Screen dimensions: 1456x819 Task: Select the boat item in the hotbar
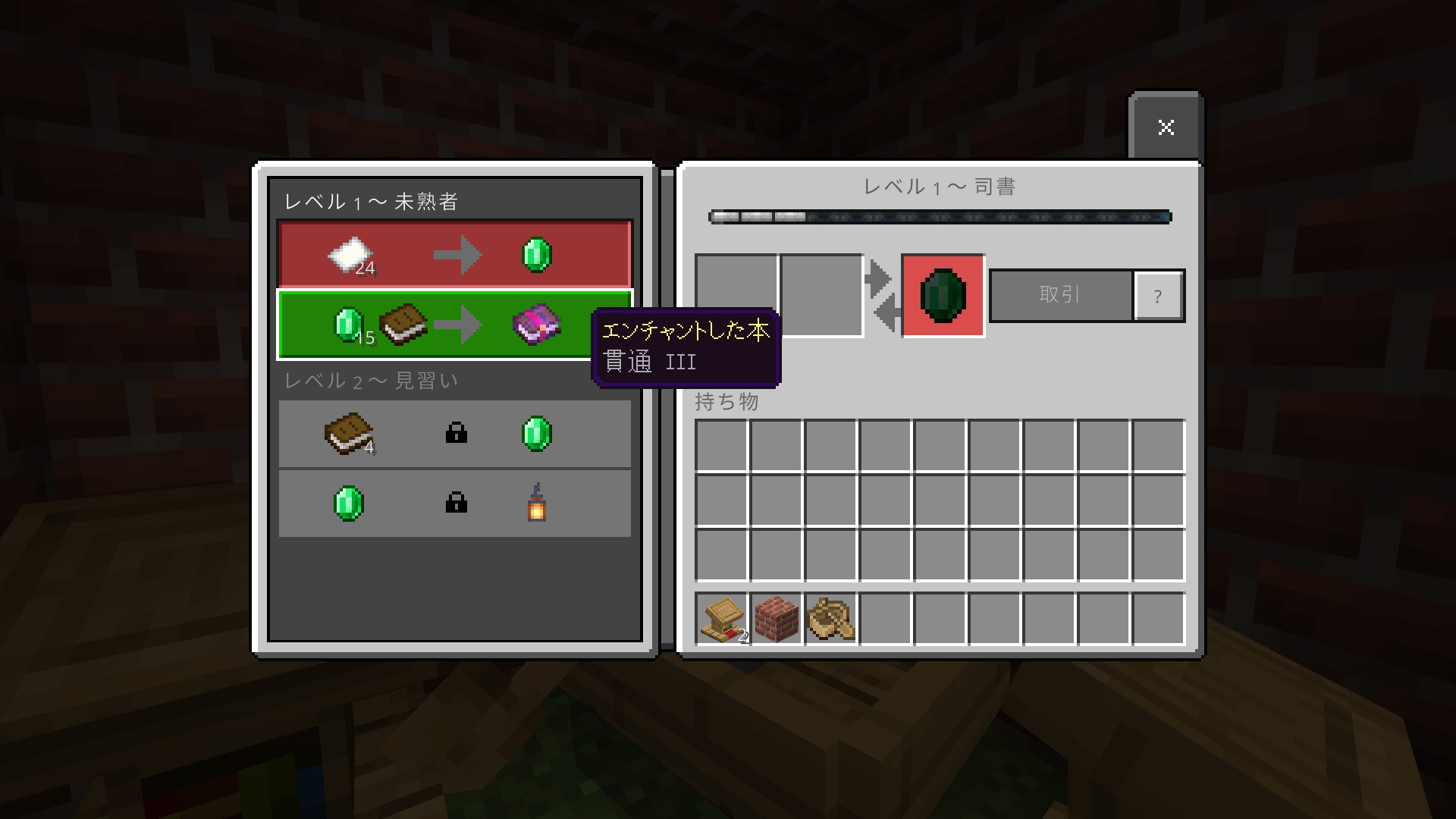[x=830, y=620]
